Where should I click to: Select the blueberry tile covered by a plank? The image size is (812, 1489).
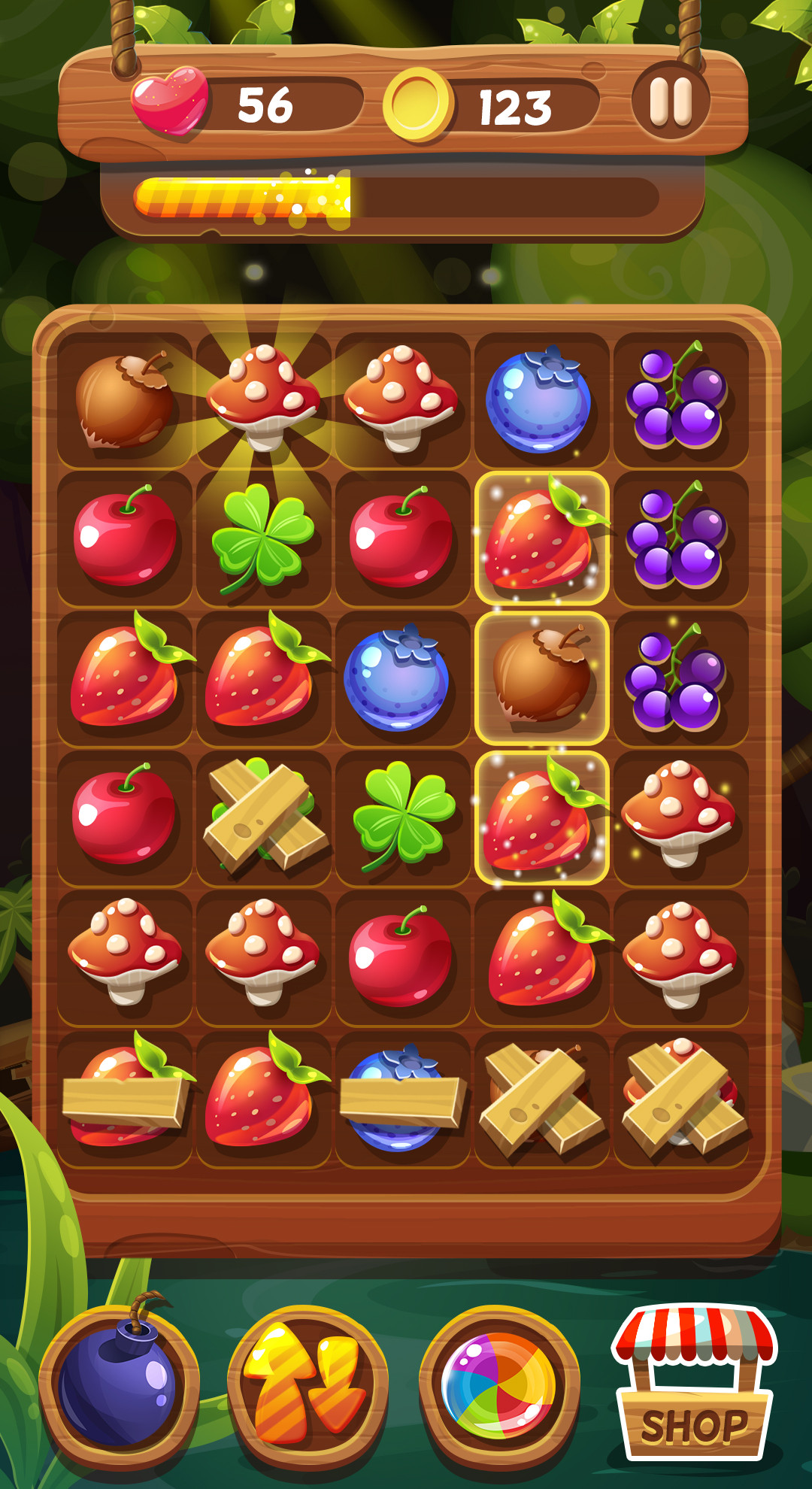tap(402, 1099)
